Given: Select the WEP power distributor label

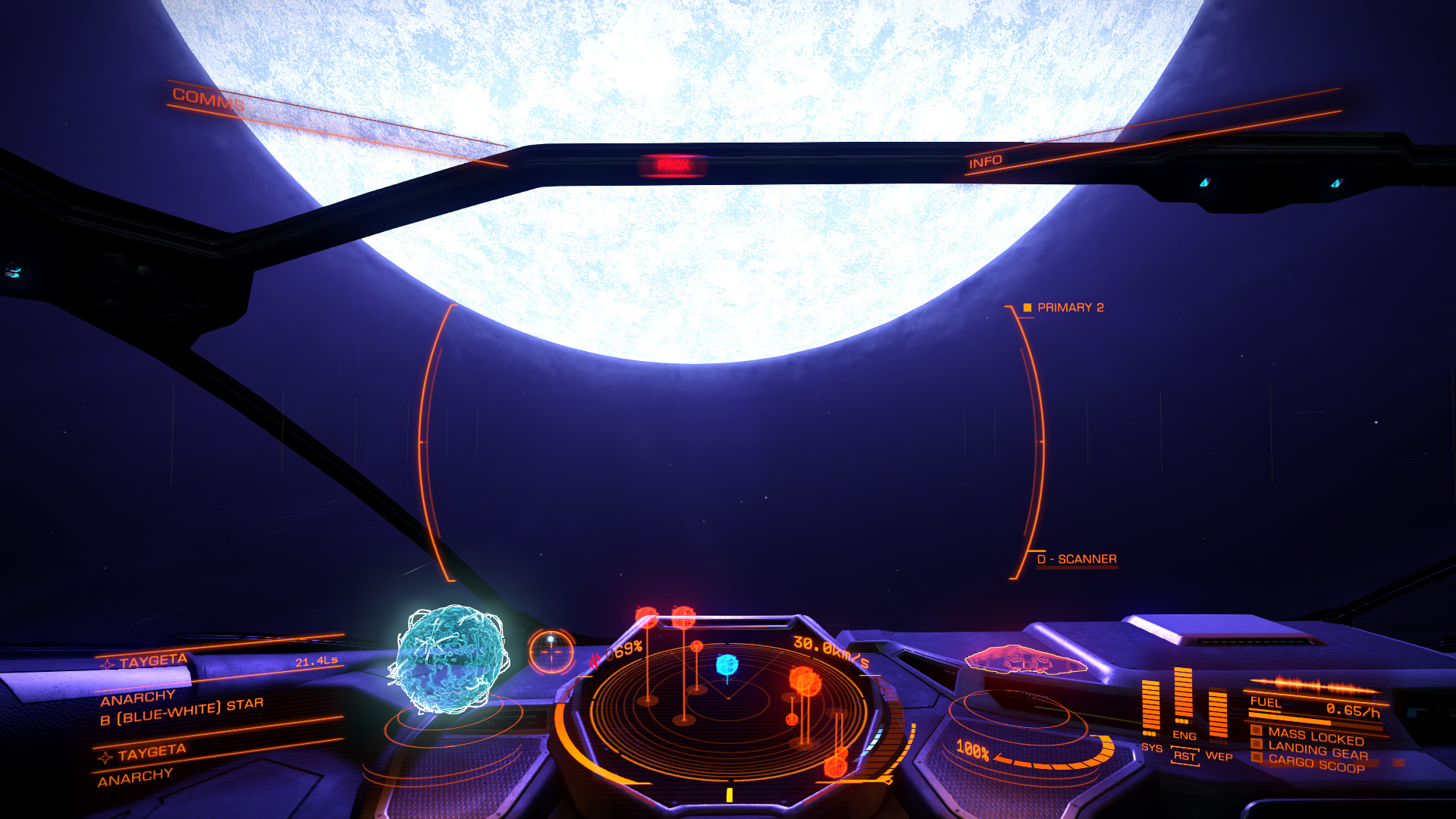Looking at the screenshot, I should pyautogui.click(x=1219, y=756).
